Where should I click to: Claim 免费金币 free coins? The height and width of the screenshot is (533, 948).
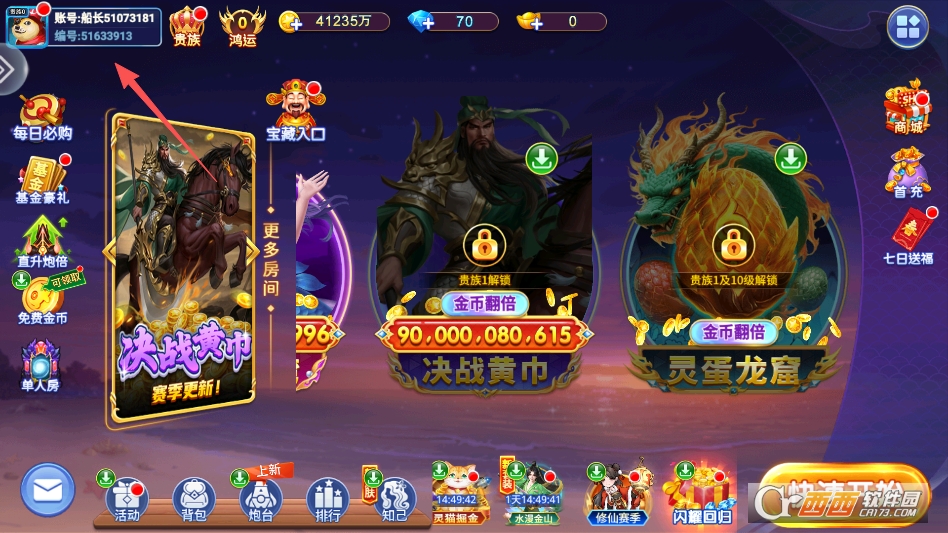42,300
